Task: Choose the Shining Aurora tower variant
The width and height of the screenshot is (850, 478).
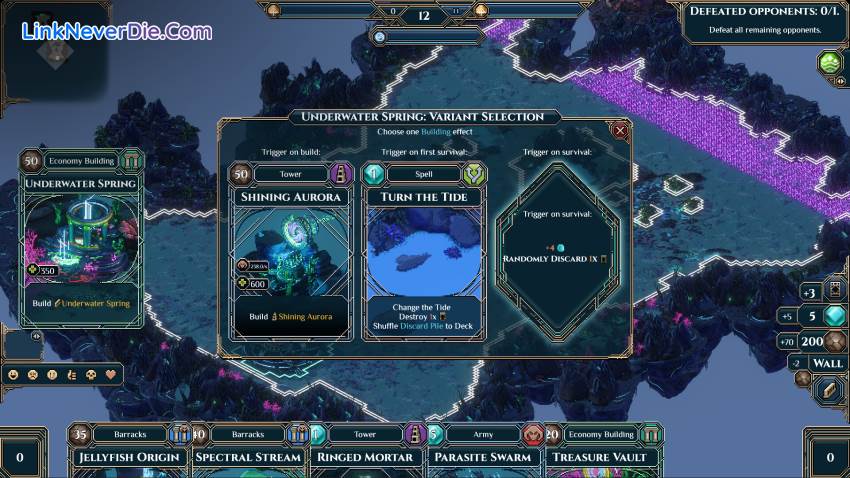Action: tap(290, 250)
